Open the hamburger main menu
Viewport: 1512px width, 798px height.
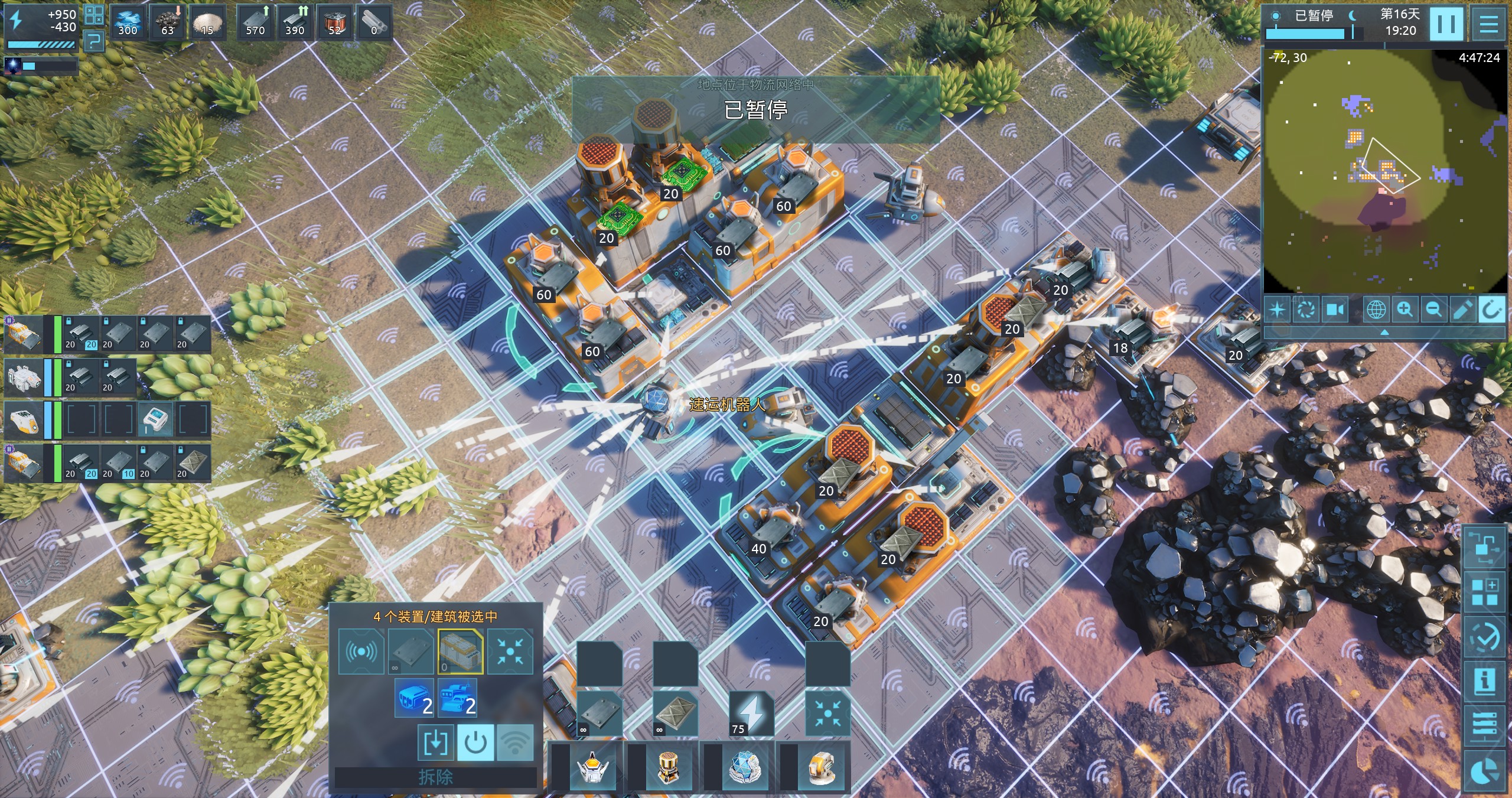[1489, 24]
